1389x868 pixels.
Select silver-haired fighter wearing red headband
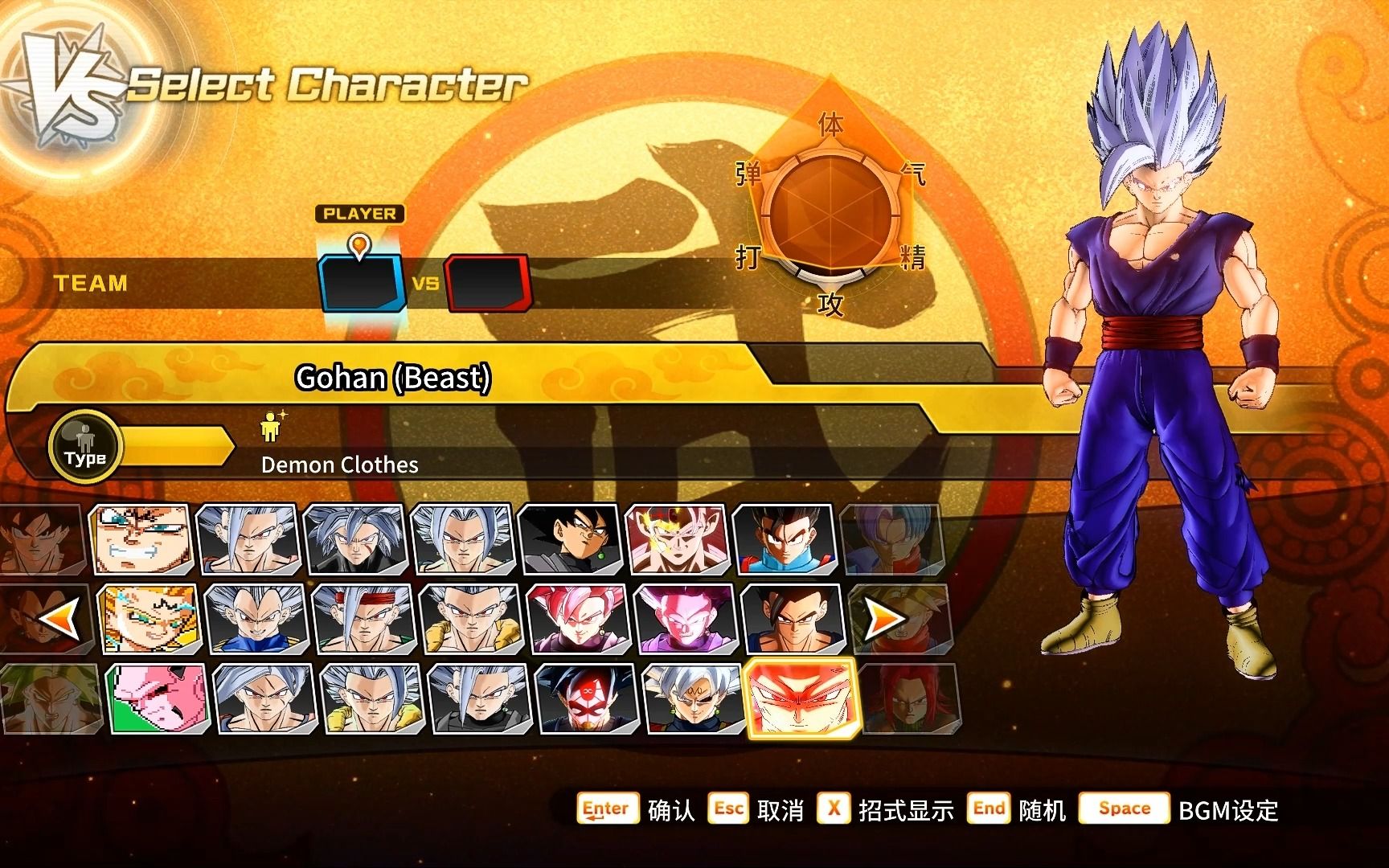(x=363, y=618)
